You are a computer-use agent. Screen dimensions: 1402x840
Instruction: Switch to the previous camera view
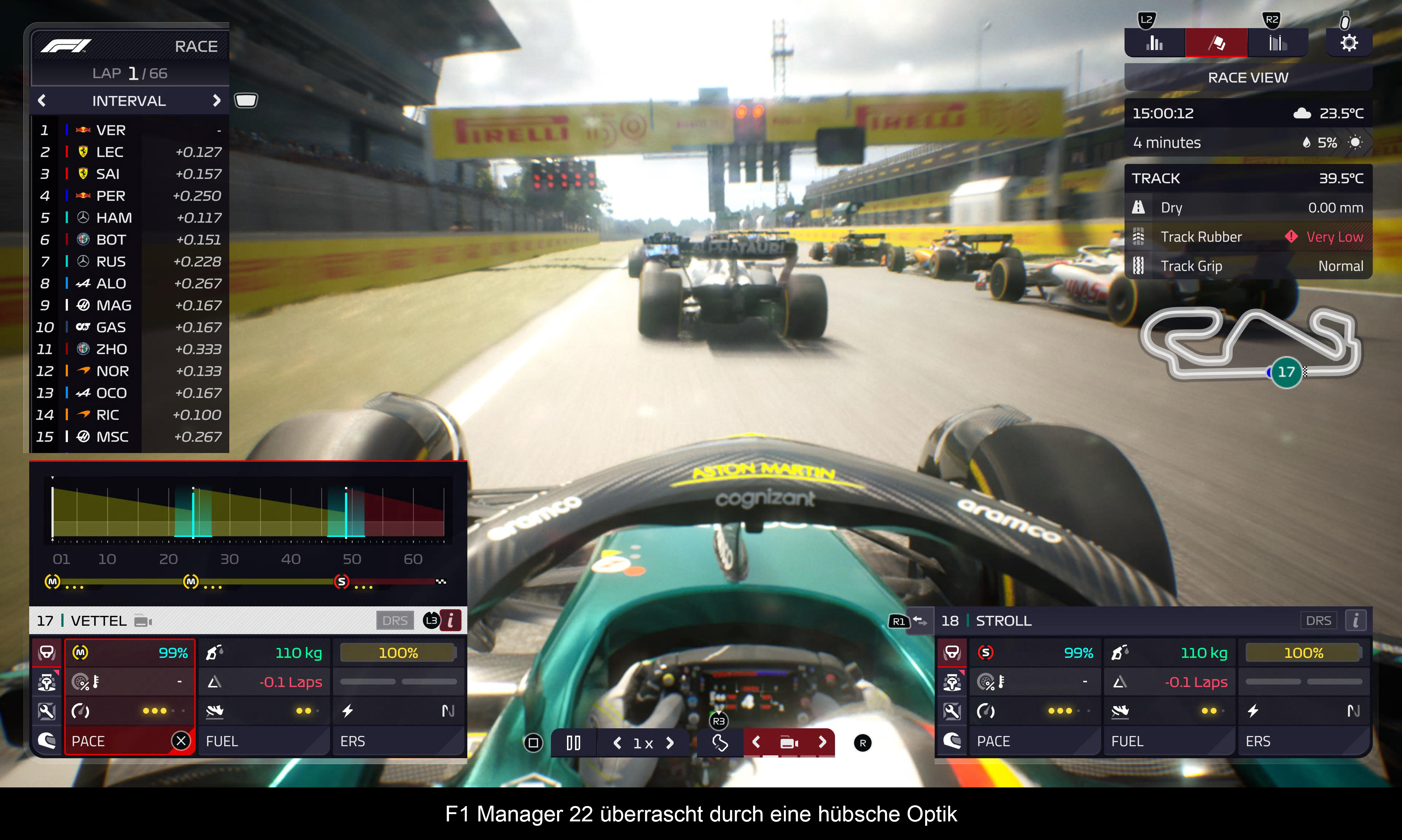click(756, 742)
